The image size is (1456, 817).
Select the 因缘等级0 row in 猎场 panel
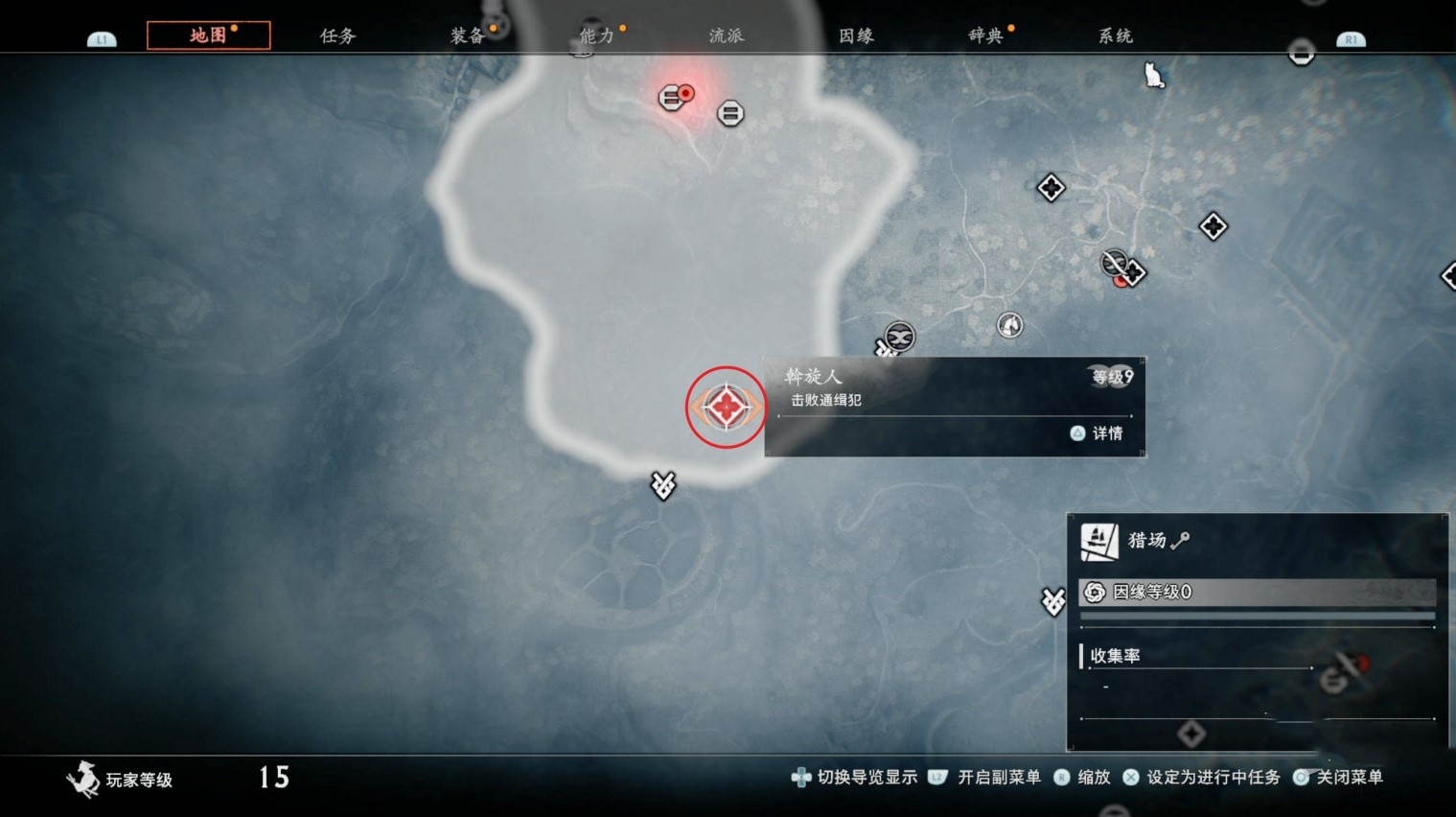point(1257,592)
